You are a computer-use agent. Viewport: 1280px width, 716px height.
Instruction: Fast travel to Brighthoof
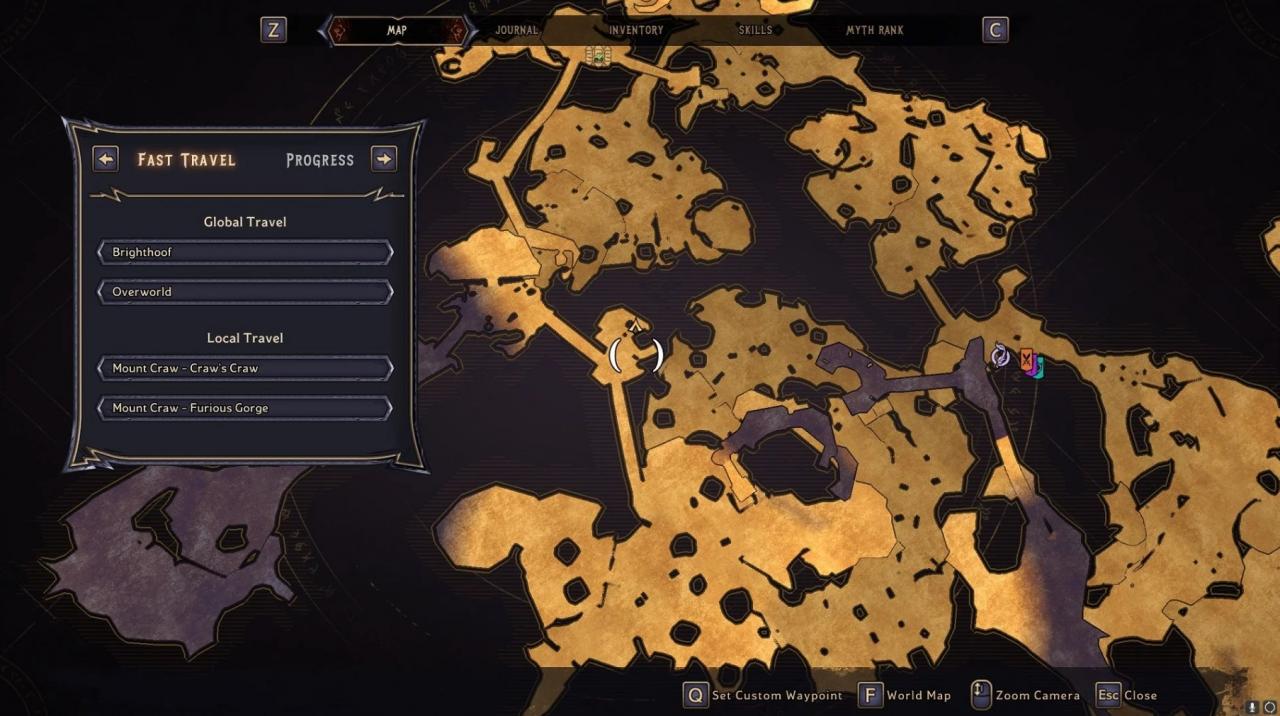(x=245, y=252)
